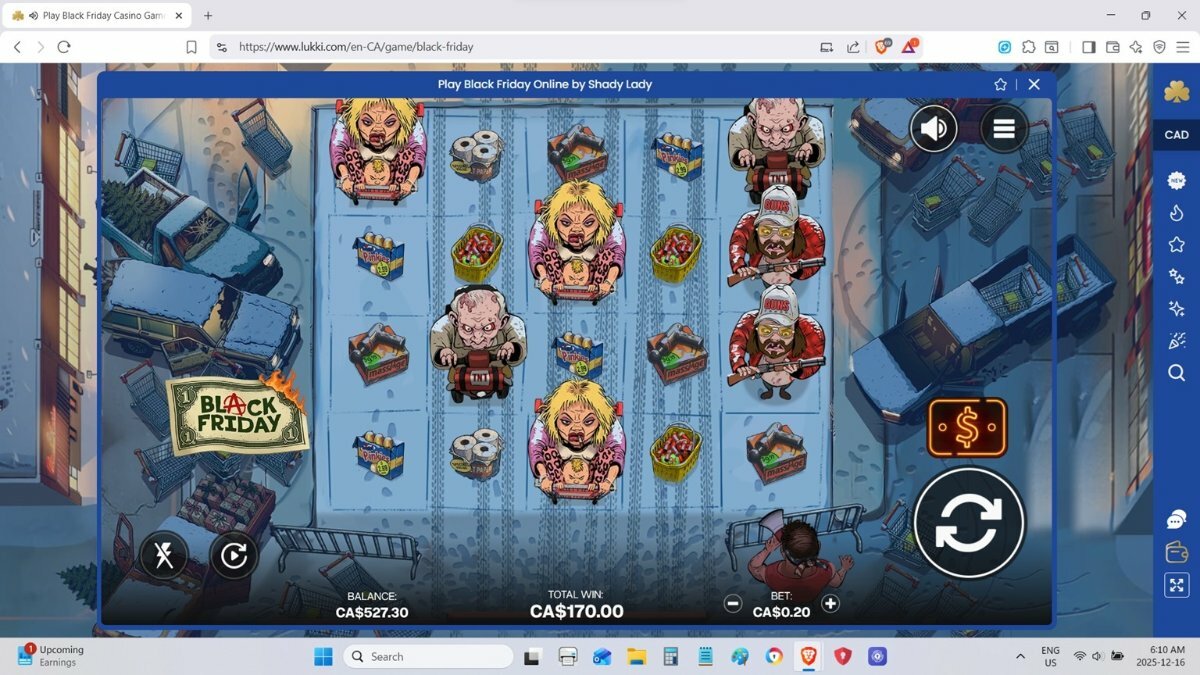Open the flame hot games icon
The image size is (1200, 675).
click(x=1176, y=213)
